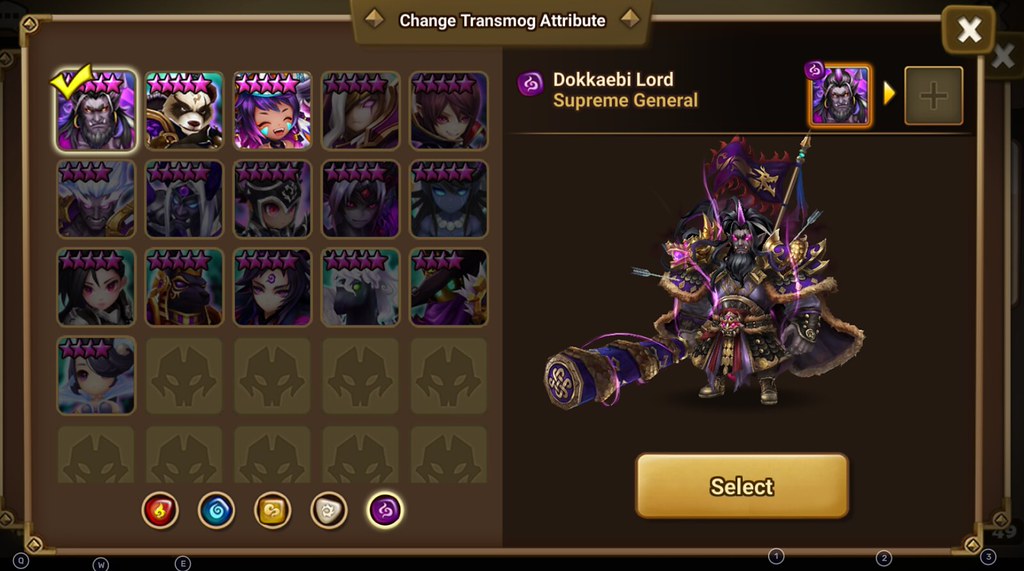Choose the panda warrior portrait

pyautogui.click(x=184, y=111)
